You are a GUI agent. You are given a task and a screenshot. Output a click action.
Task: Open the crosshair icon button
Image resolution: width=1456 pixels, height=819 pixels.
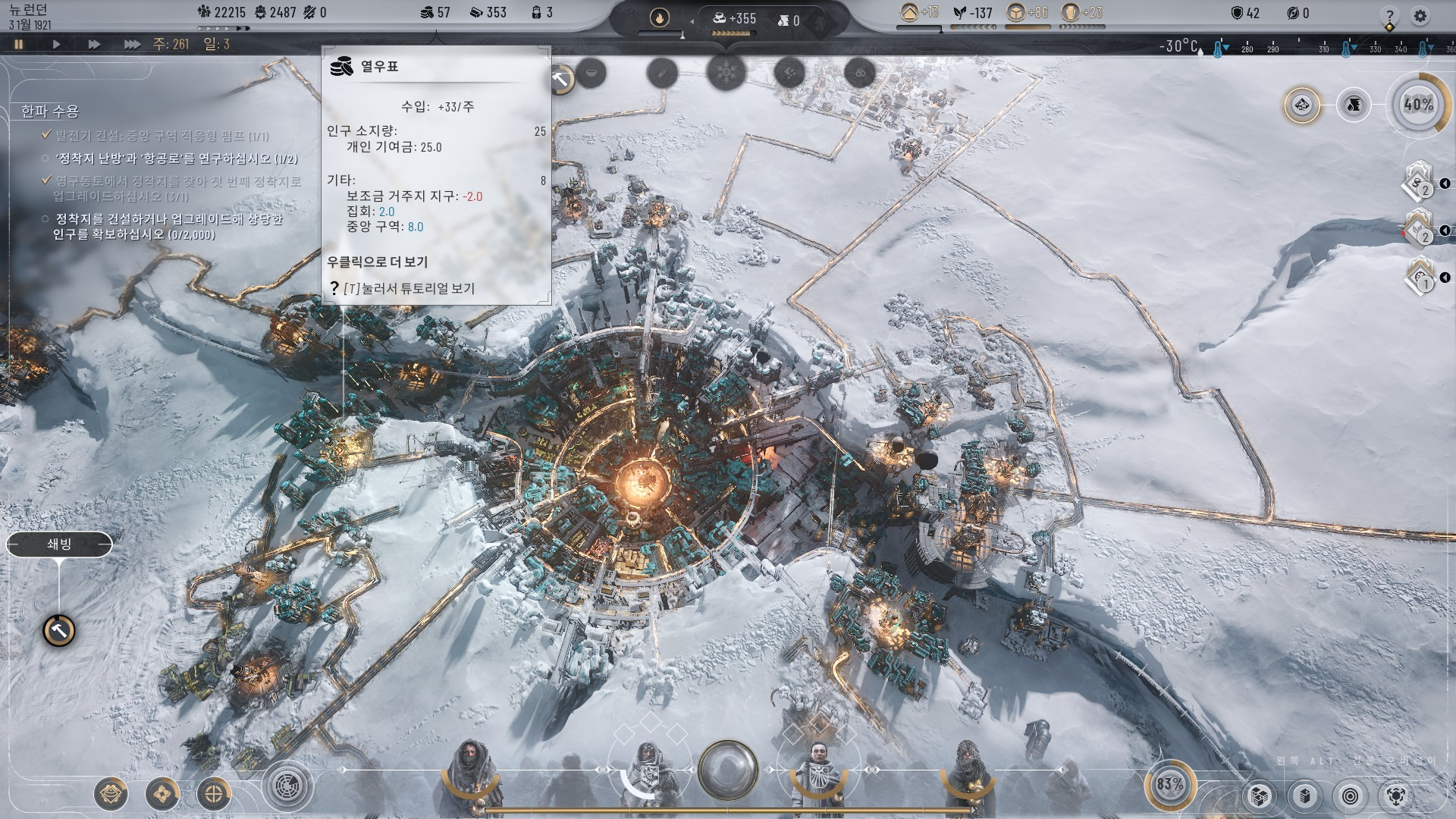click(214, 794)
